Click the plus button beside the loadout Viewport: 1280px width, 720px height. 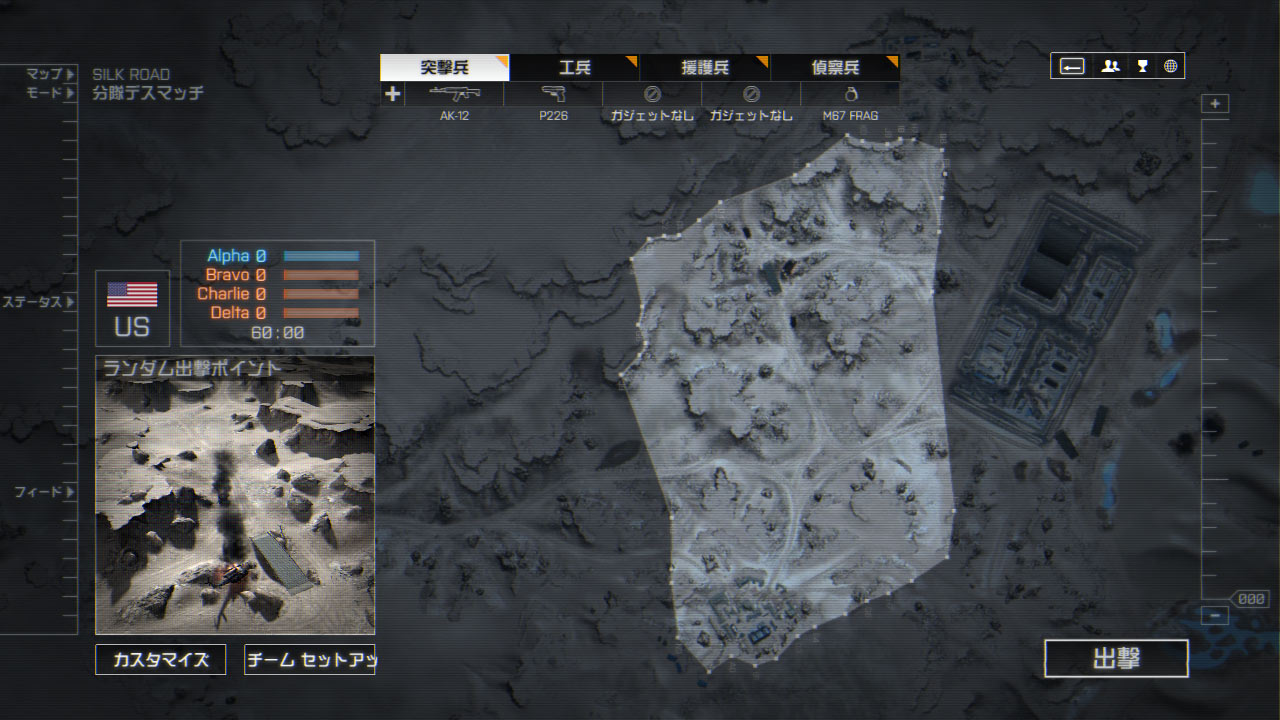point(393,94)
